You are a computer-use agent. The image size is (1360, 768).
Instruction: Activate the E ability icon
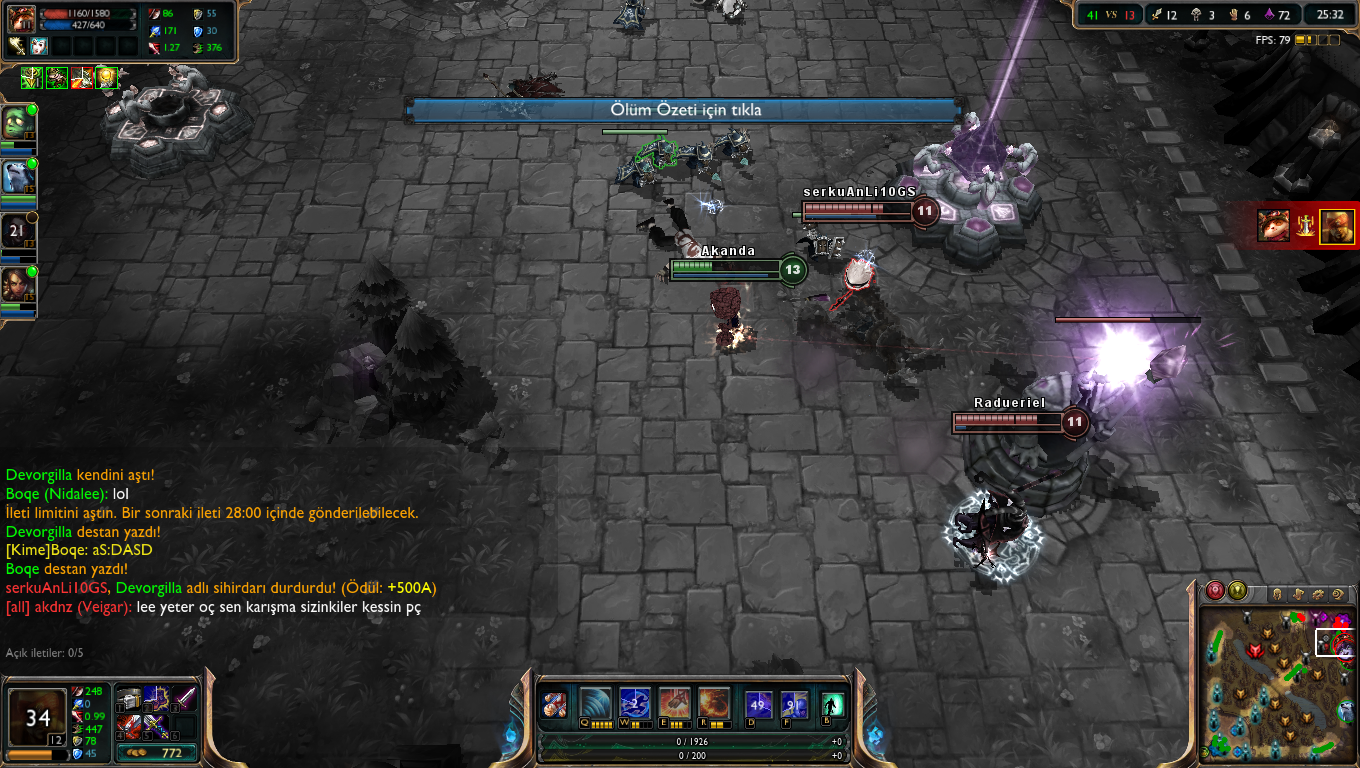point(674,703)
